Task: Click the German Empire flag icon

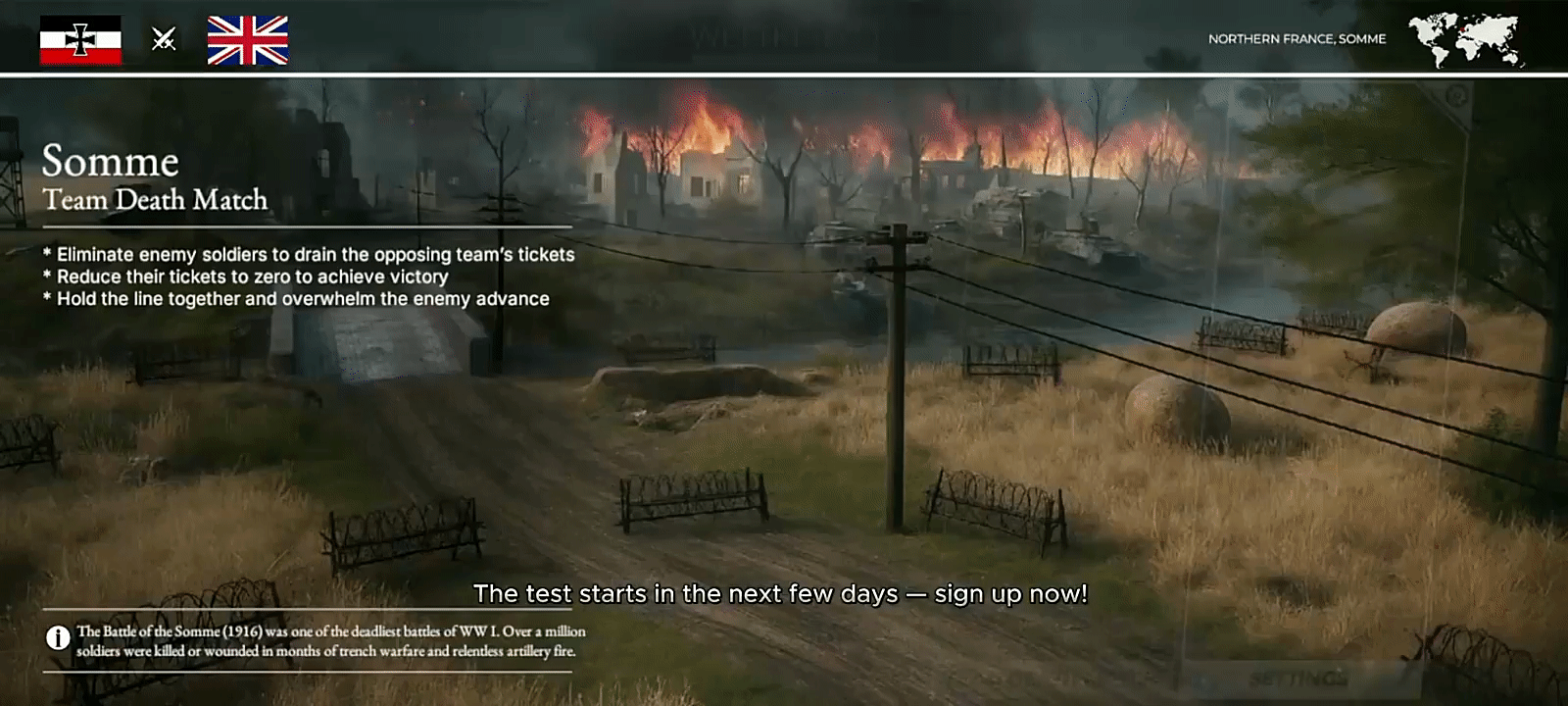Action: coord(80,40)
